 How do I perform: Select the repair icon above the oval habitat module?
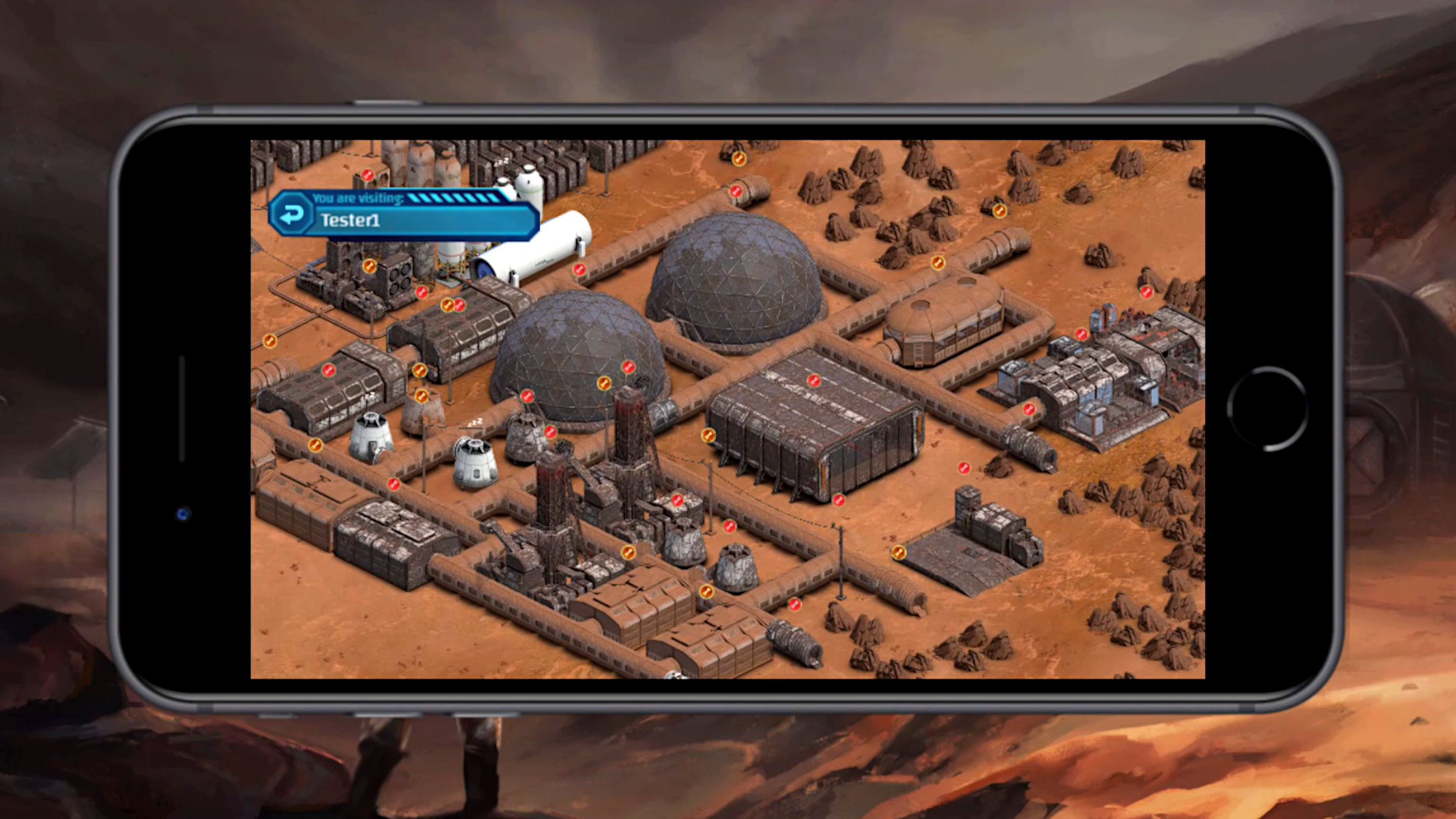click(938, 263)
